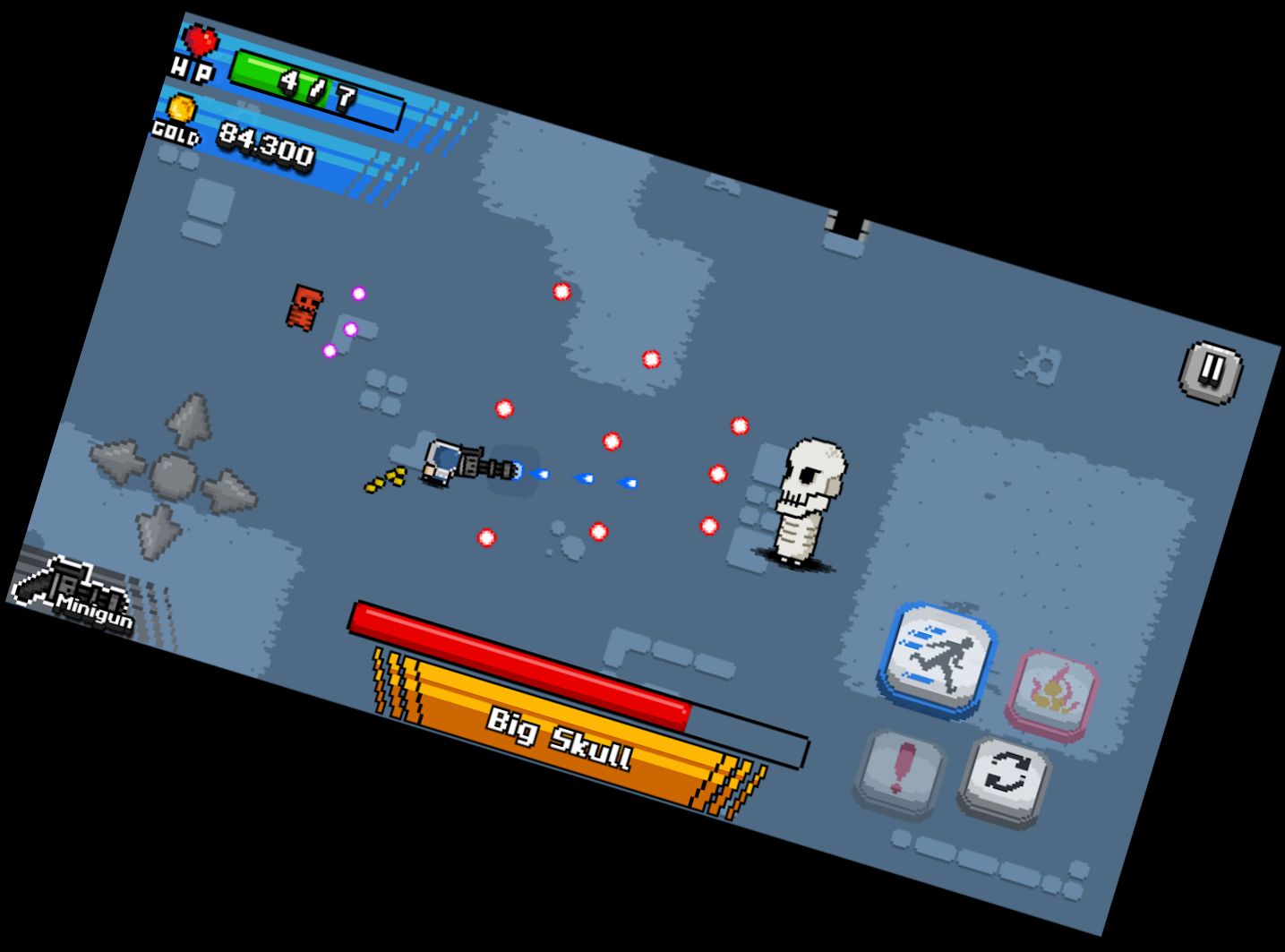Image resolution: width=1285 pixels, height=952 pixels.
Task: Tap the small red enemy sprite
Action: (303, 304)
